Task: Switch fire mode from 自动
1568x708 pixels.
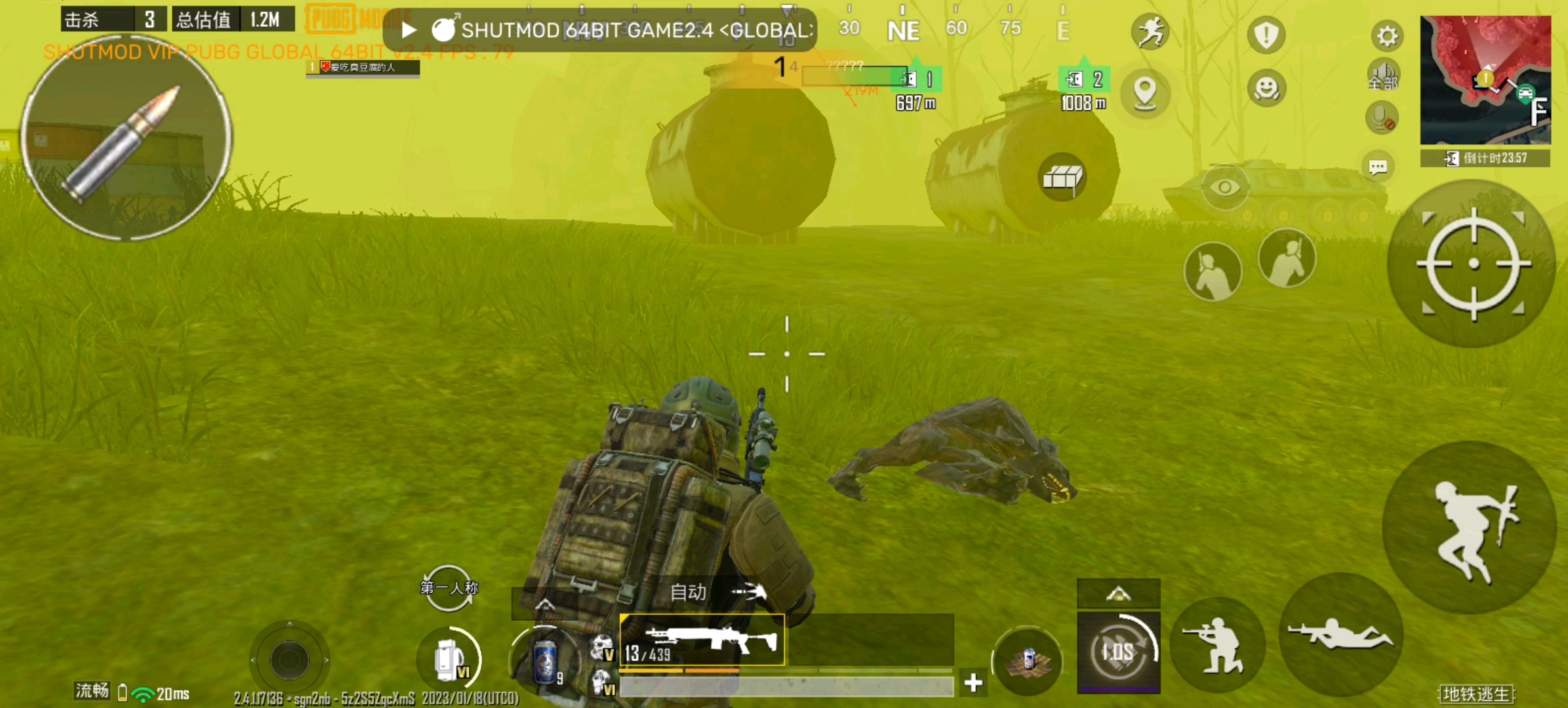Action: tap(687, 592)
